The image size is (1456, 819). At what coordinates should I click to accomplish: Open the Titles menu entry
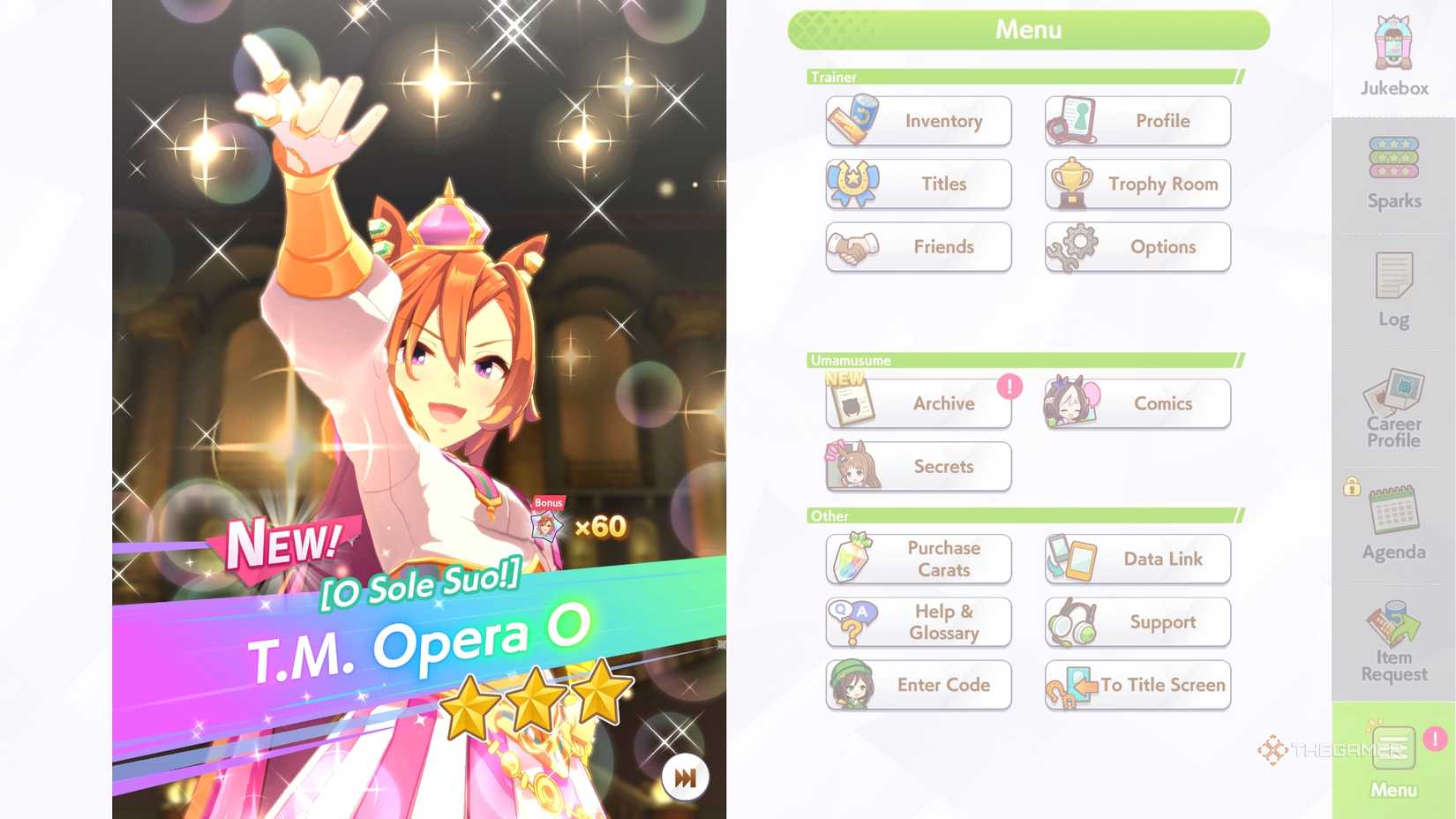(x=918, y=184)
